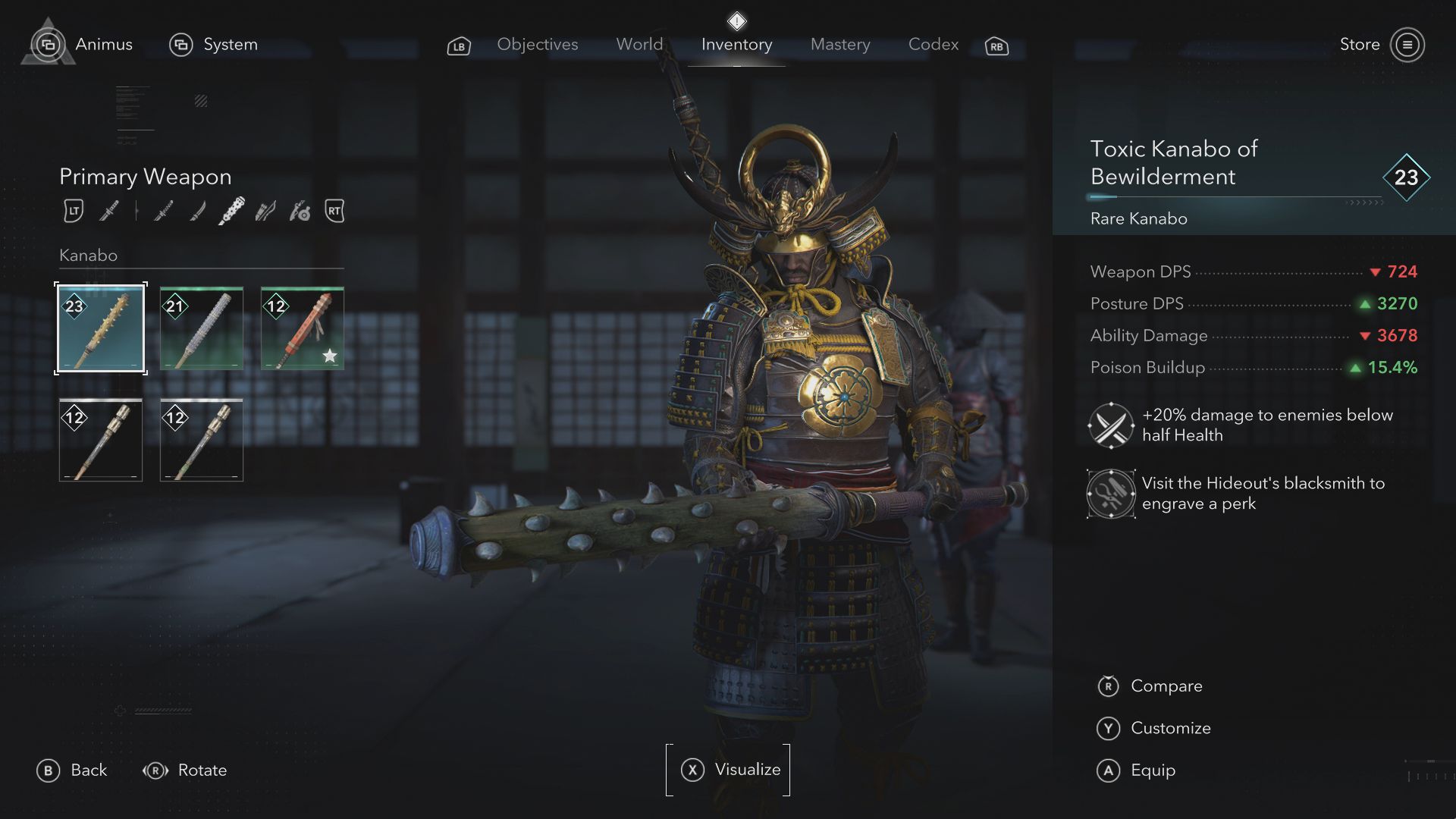Open the Store menu icon

1408,44
